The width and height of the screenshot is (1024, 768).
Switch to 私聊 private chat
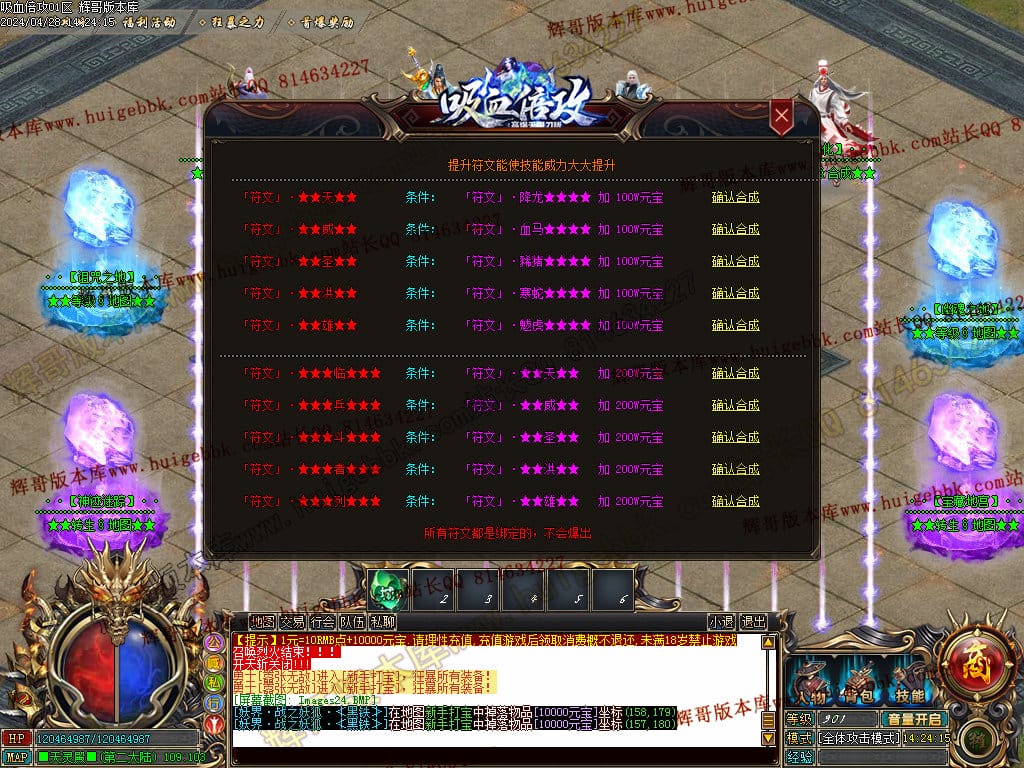[382, 621]
